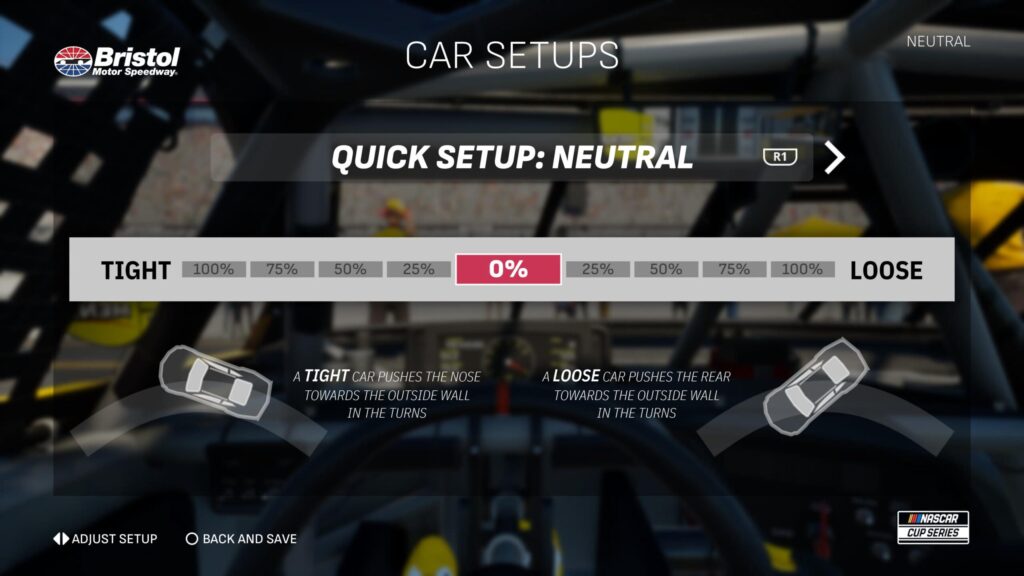Select the 25% tight segment
The width and height of the screenshot is (1024, 576).
click(418, 269)
